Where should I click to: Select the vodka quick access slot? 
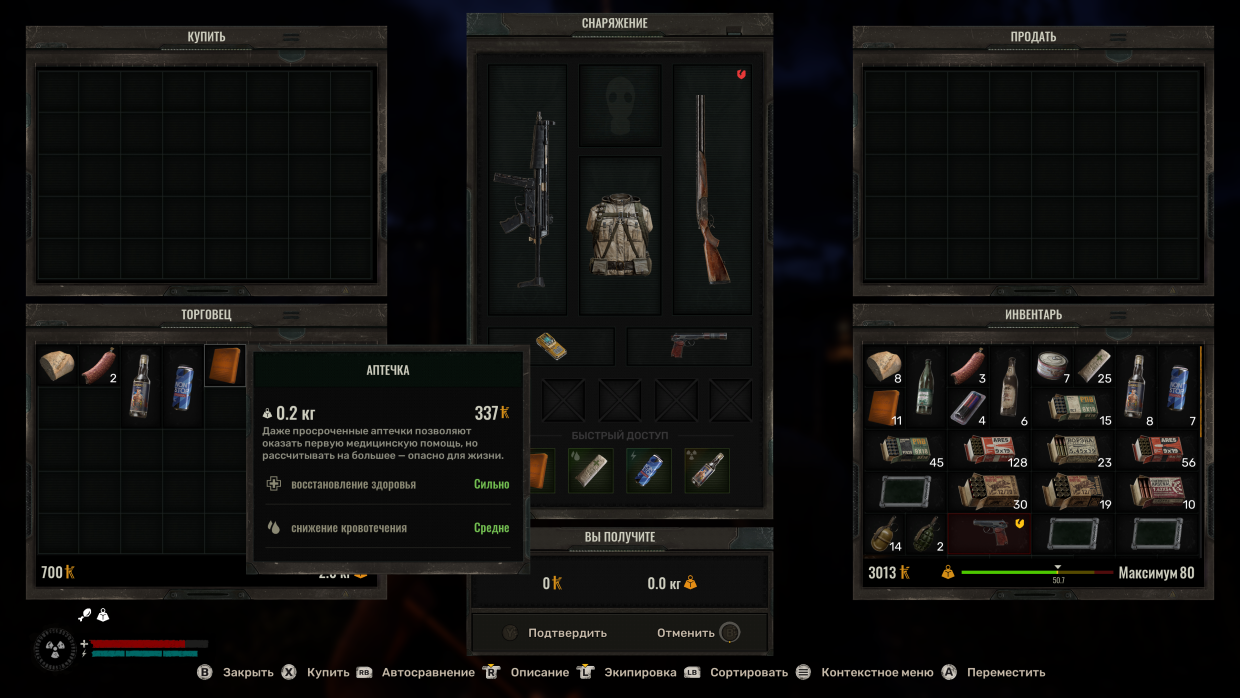pyautogui.click(x=706, y=471)
